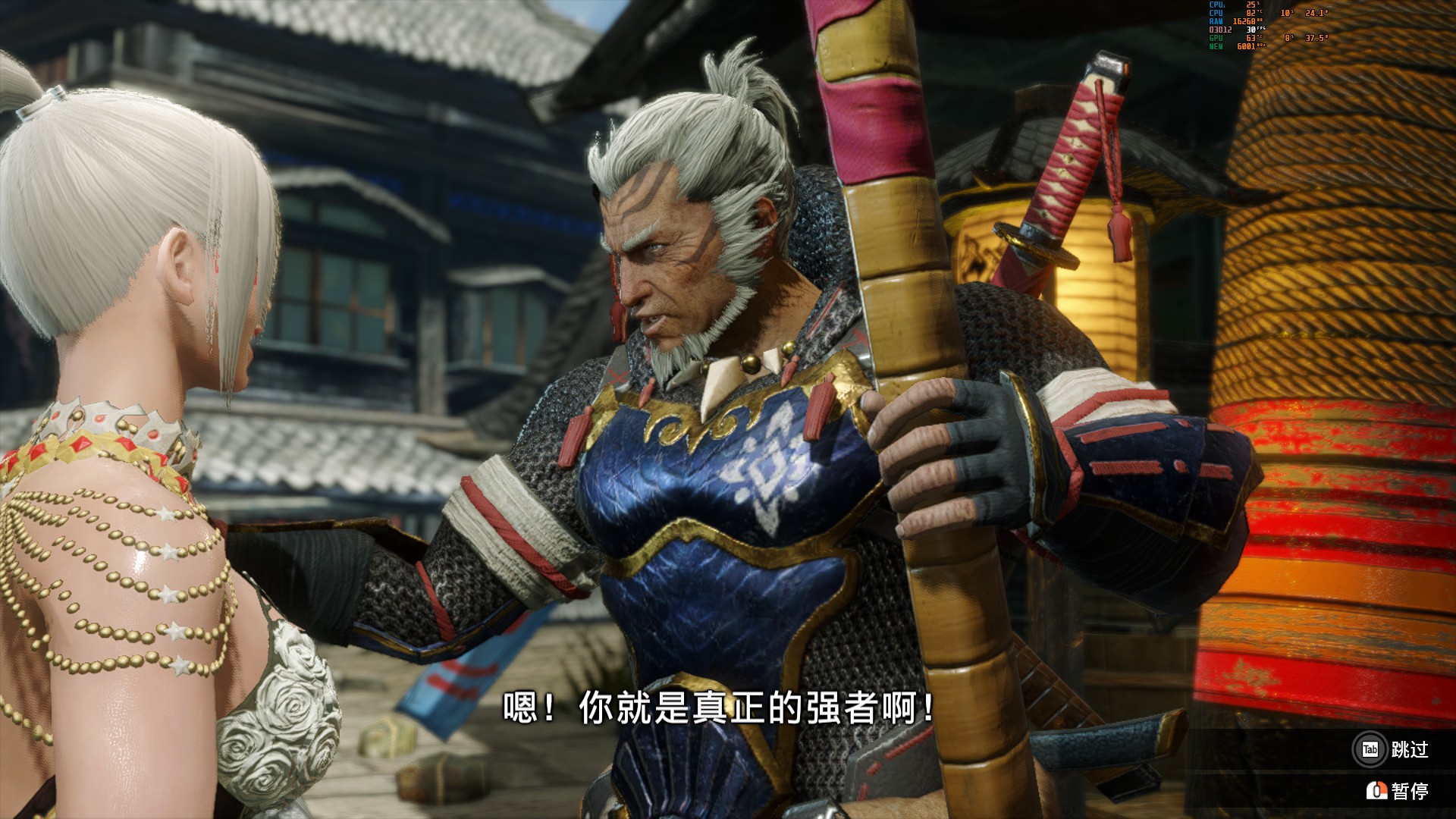Click the 25% CPU1 load value
Viewport: 1456px width, 819px height.
point(1251,5)
